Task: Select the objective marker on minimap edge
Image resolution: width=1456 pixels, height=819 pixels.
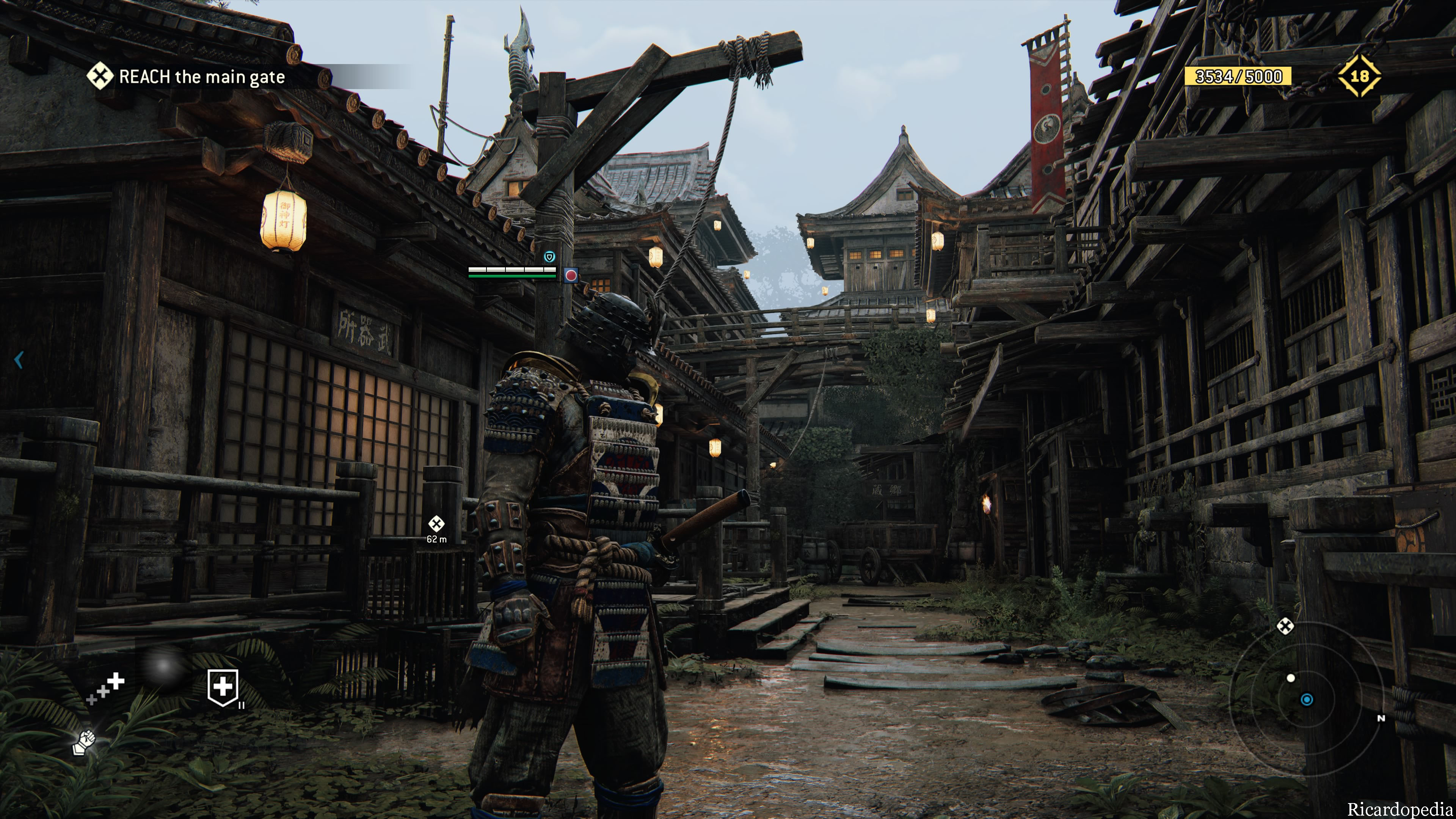Action: point(1285,626)
